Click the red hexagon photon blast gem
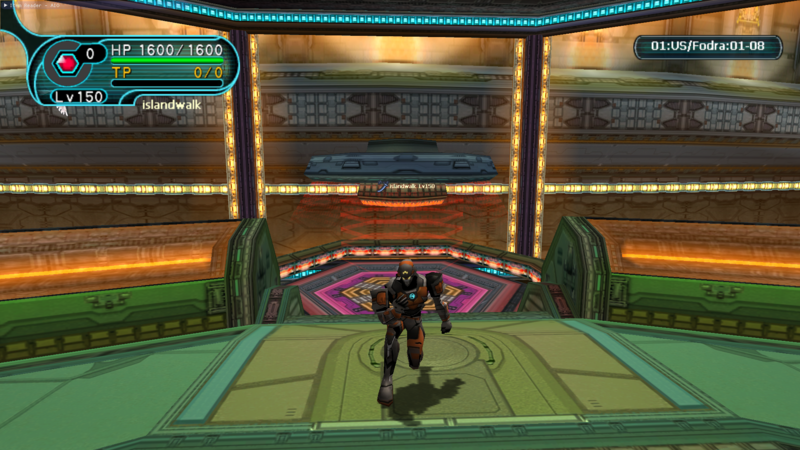The width and height of the screenshot is (800, 450). pyautogui.click(x=67, y=64)
